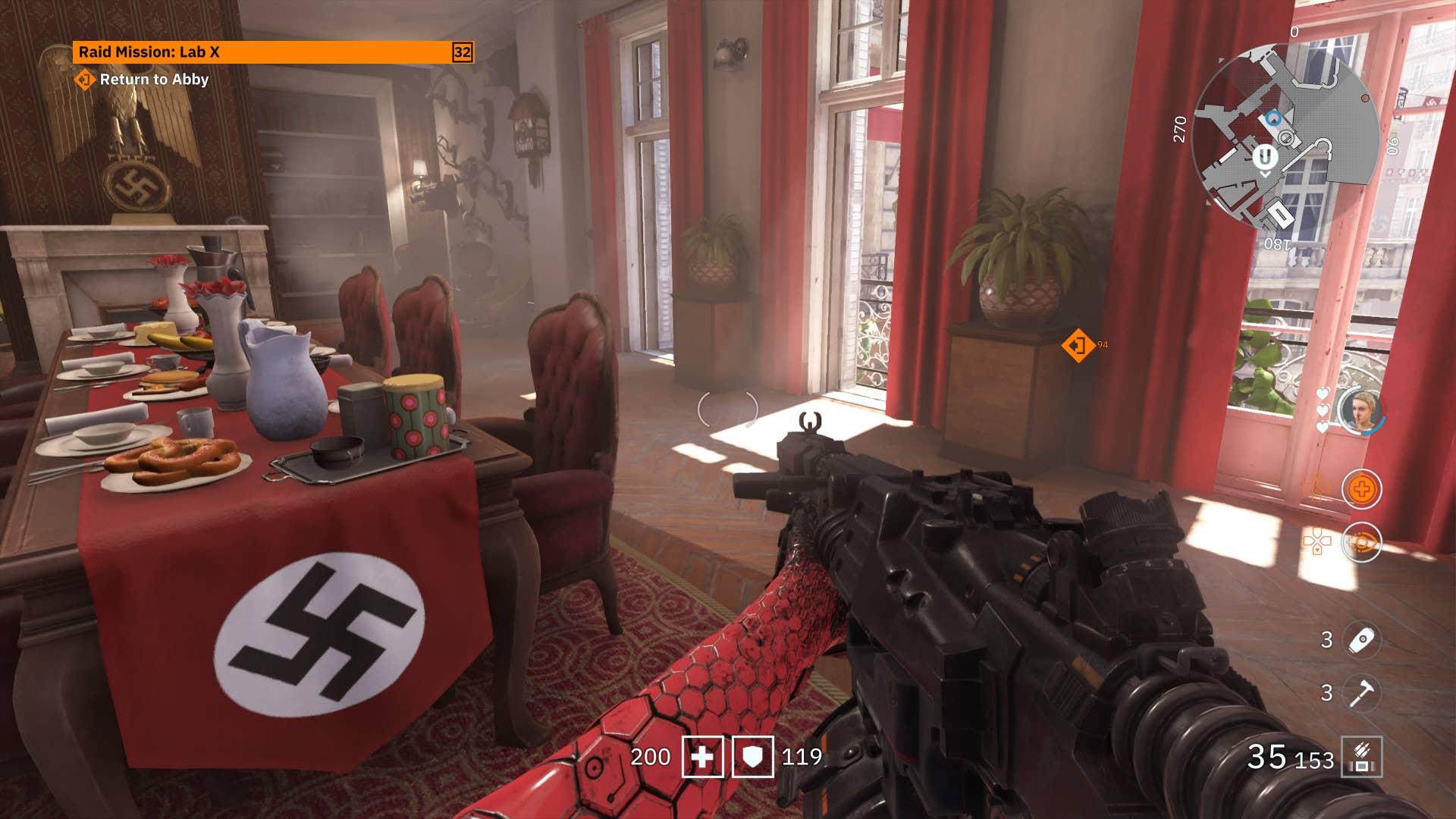Screen dimensions: 1456x819
Task: Click the health cross icon
Action: (x=702, y=757)
